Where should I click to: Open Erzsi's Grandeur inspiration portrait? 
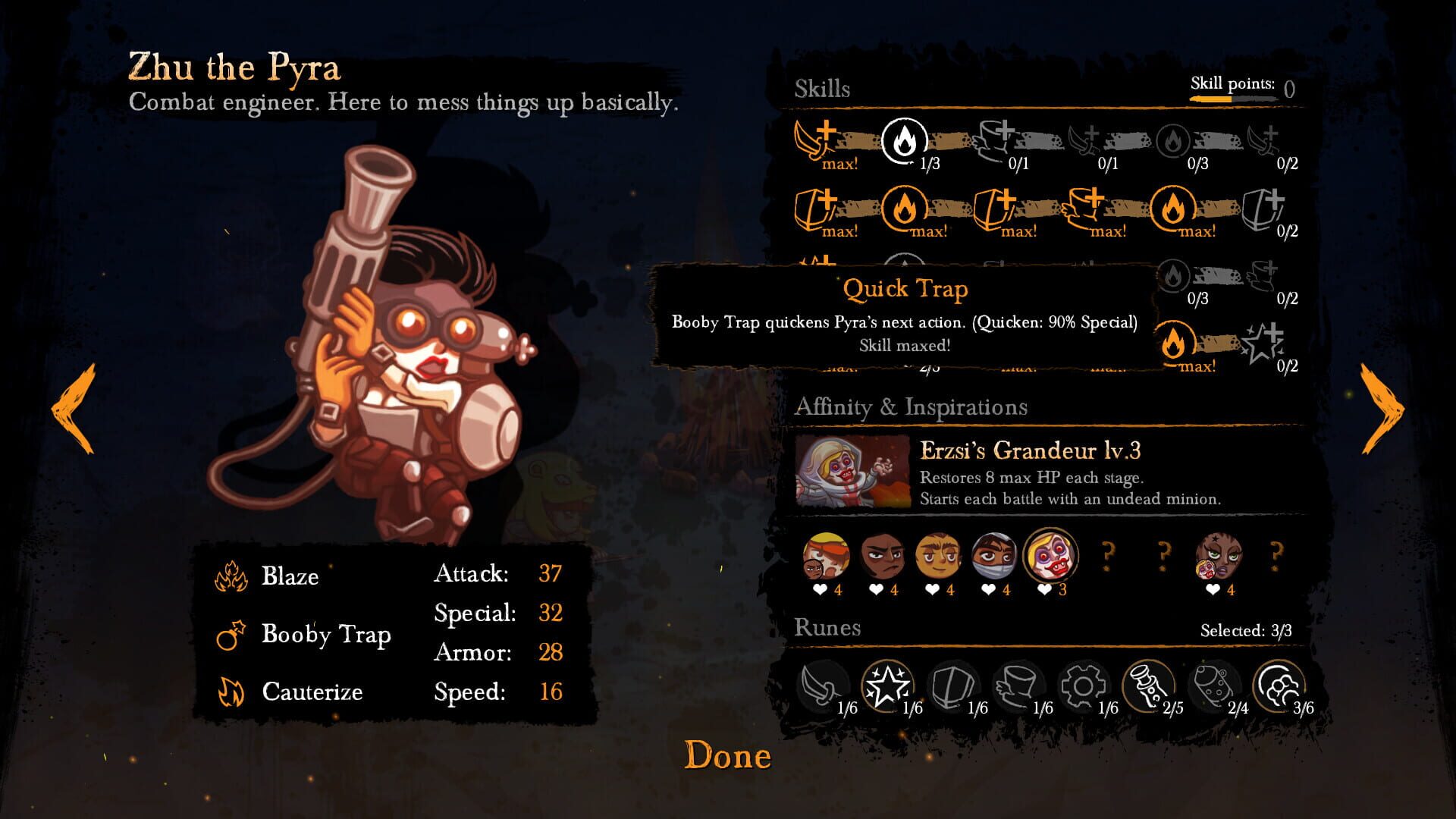[849, 471]
